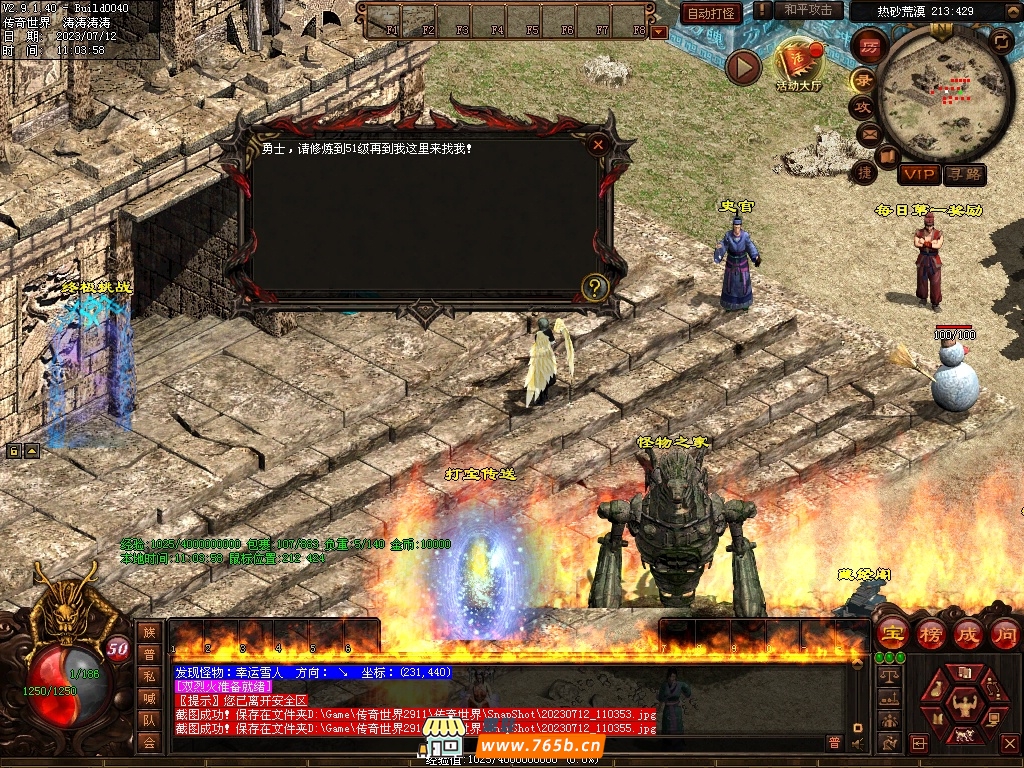The width and height of the screenshot is (1024, 768).
Task: Open the mail envelope icon
Action: click(x=867, y=132)
